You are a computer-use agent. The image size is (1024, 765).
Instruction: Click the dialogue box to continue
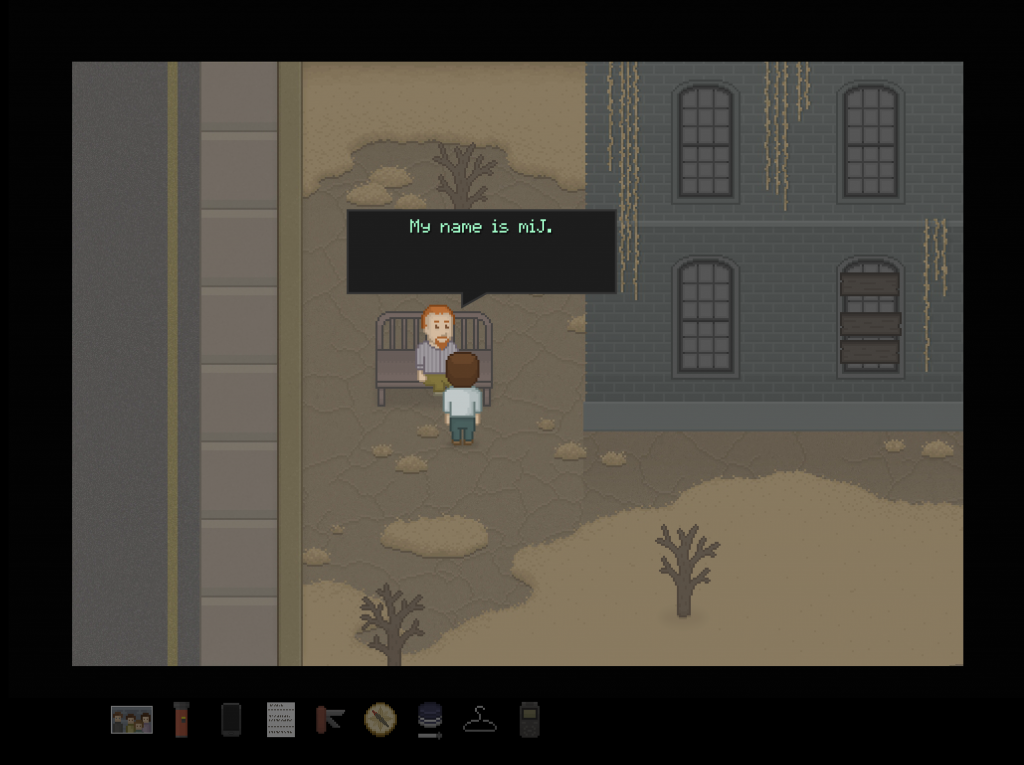481,251
